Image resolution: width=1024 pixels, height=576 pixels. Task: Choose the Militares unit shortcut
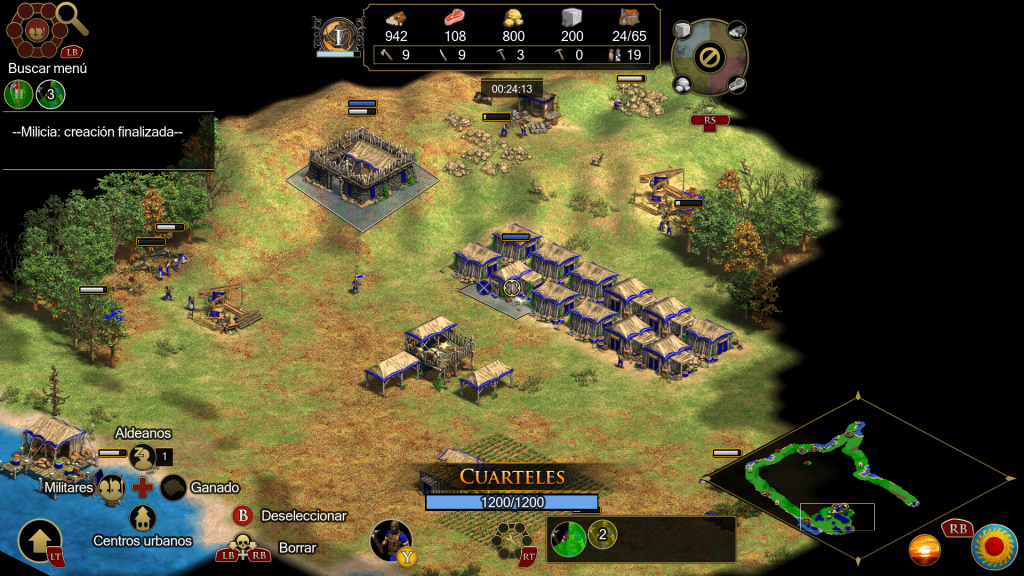[x=111, y=487]
